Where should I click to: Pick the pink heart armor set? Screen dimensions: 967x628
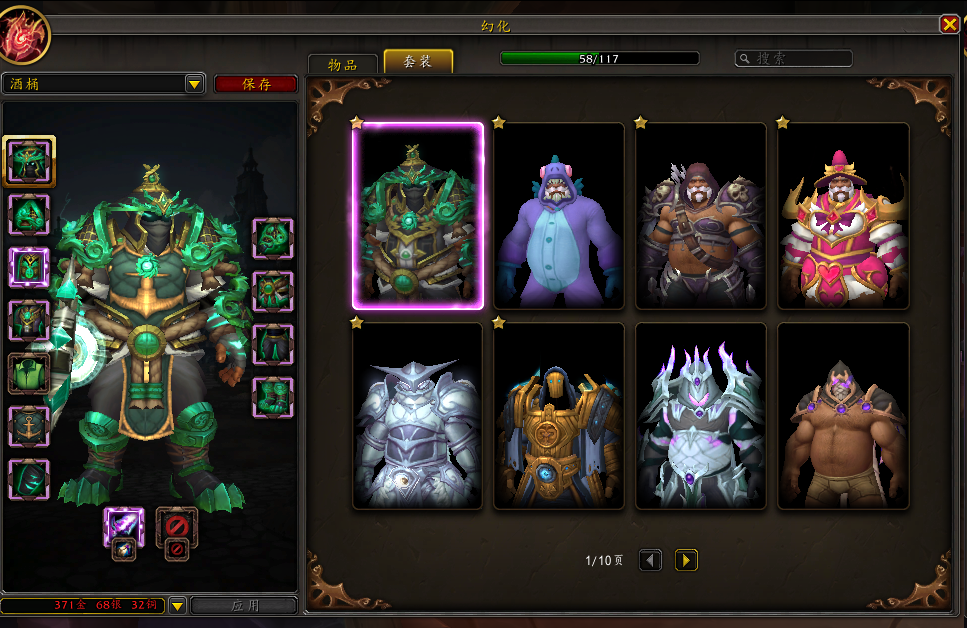click(x=843, y=216)
